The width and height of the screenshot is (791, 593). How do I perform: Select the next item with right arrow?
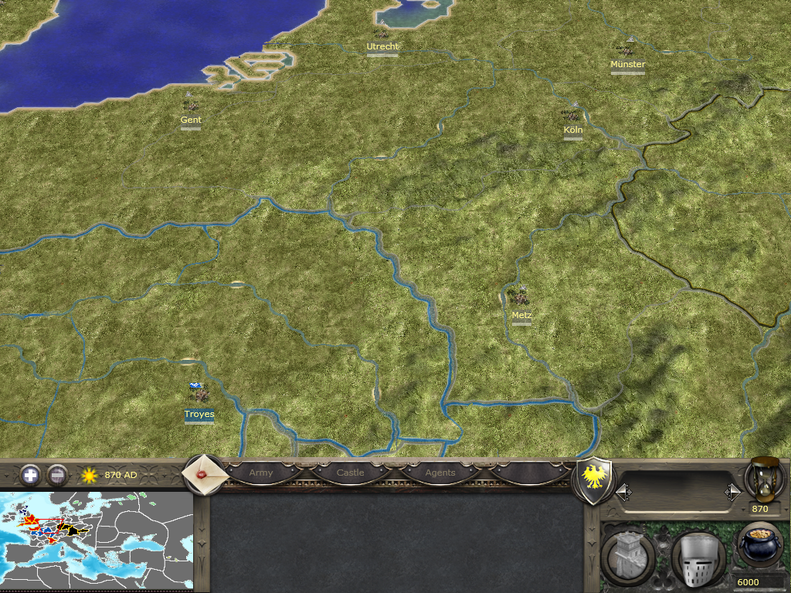click(733, 491)
